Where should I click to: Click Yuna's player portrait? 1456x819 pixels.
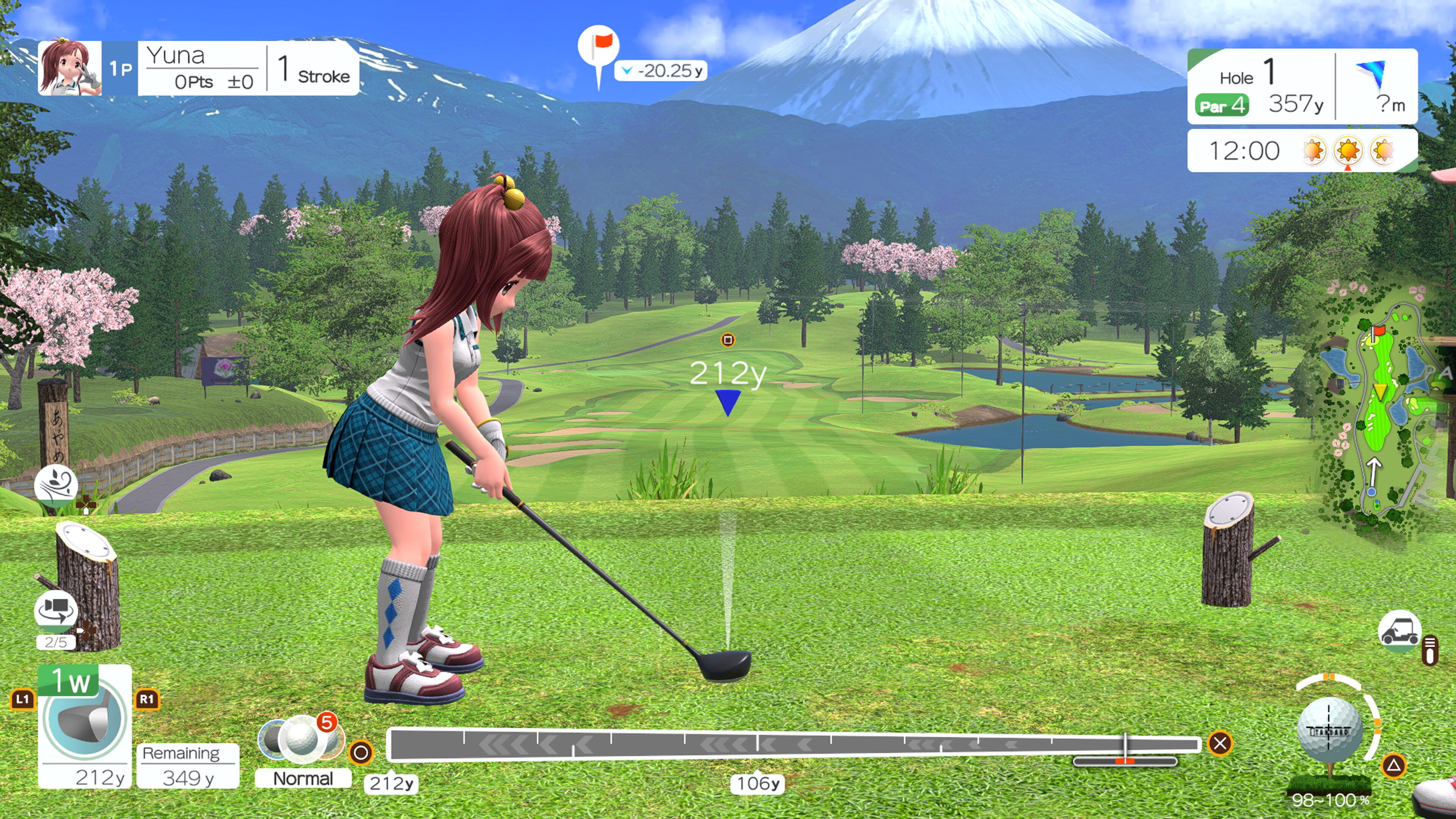pyautogui.click(x=70, y=68)
